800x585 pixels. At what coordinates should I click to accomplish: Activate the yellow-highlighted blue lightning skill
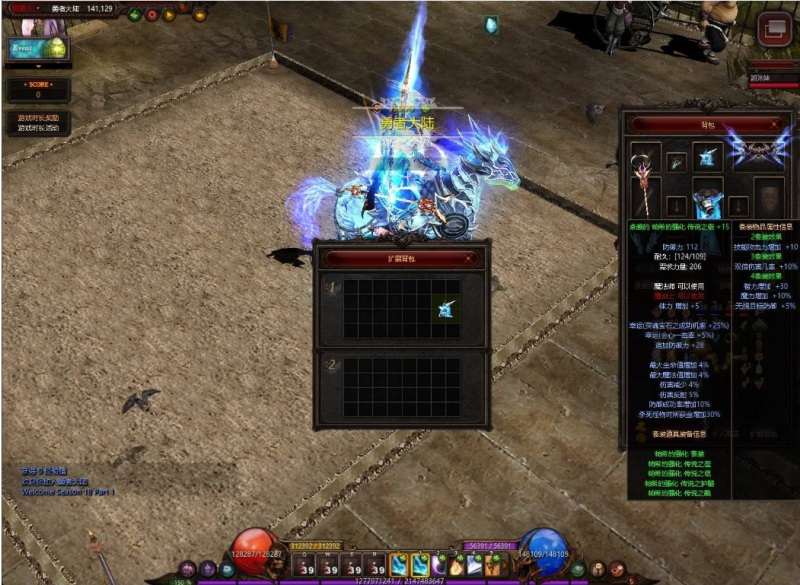point(399,565)
